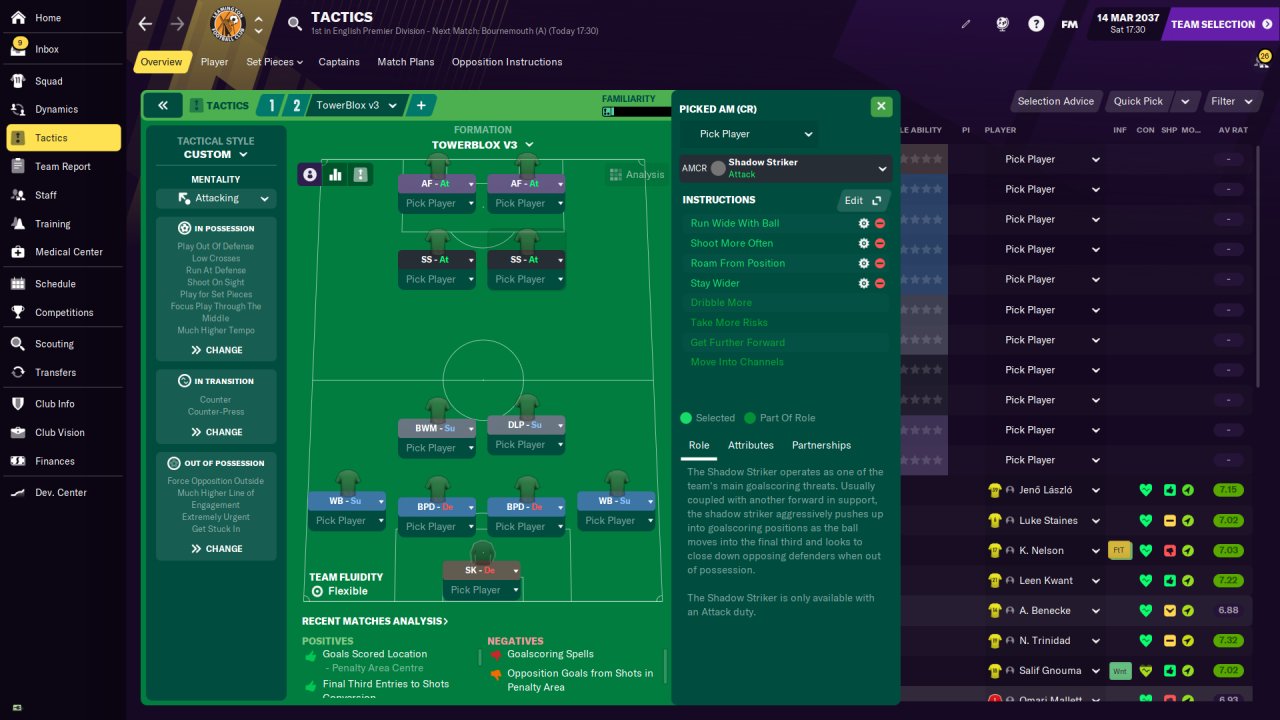Go to the Training section
The image size is (1280, 720).
tap(52, 224)
